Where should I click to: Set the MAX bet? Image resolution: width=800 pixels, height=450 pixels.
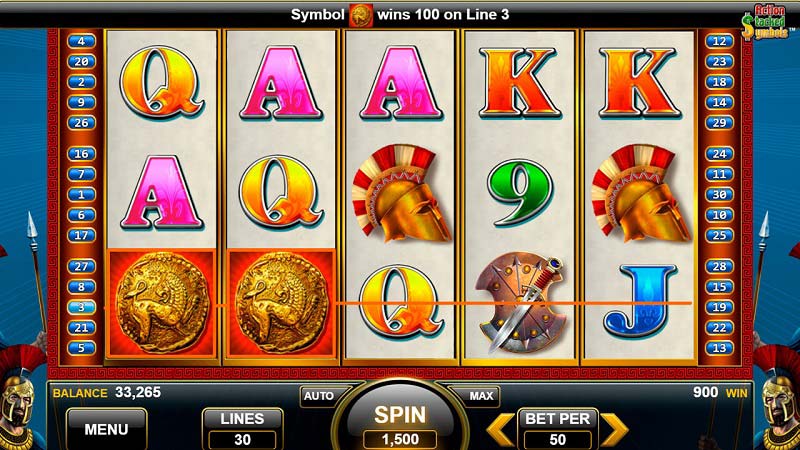point(481,396)
